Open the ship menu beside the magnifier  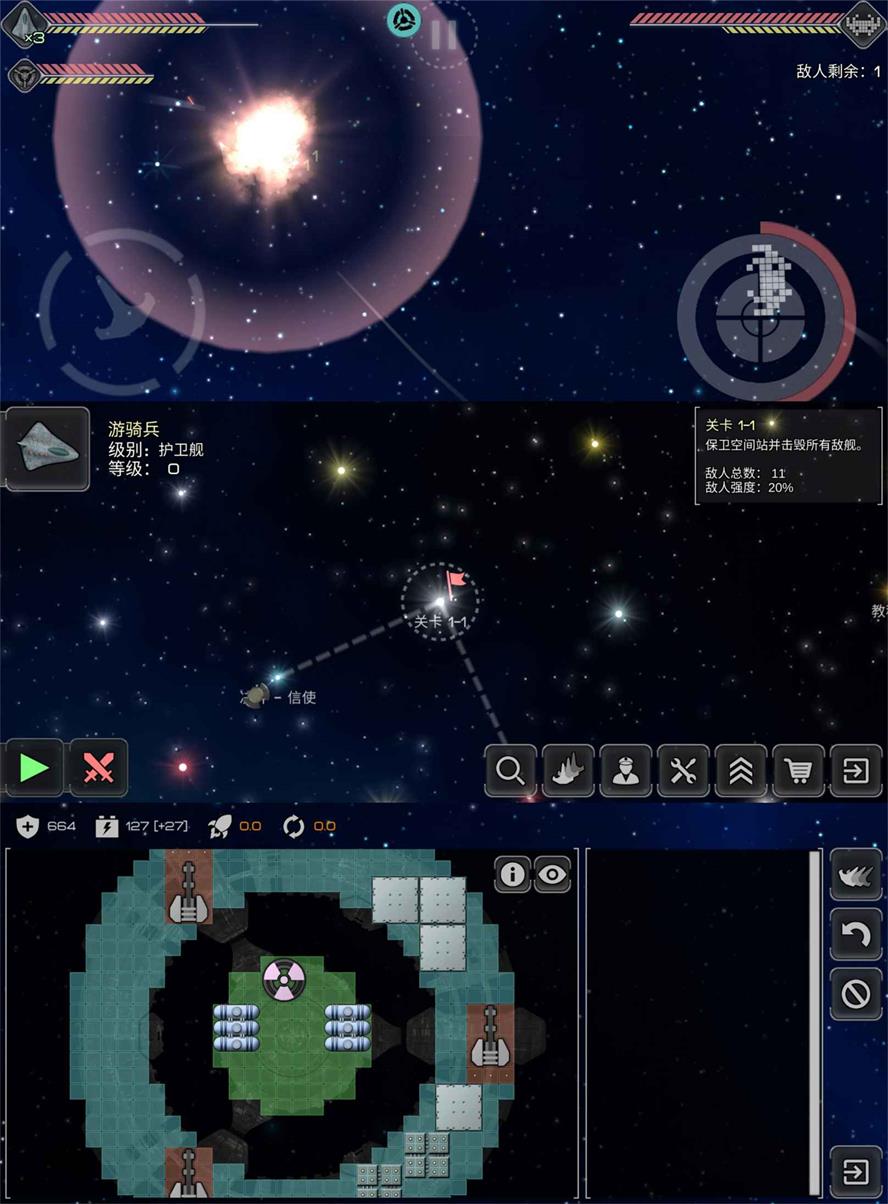click(x=568, y=771)
